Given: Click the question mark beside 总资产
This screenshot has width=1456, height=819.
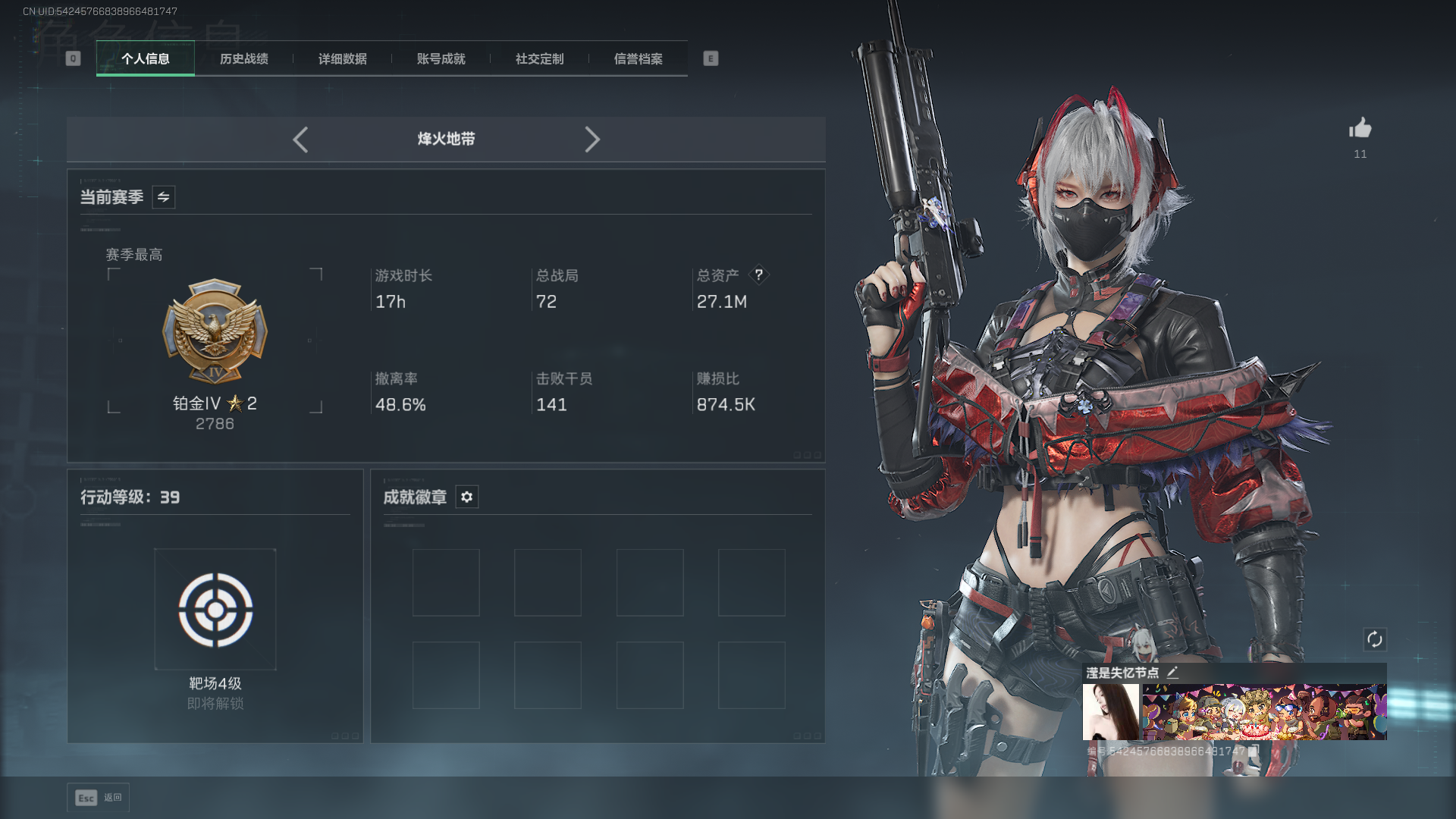Looking at the screenshot, I should click(760, 275).
